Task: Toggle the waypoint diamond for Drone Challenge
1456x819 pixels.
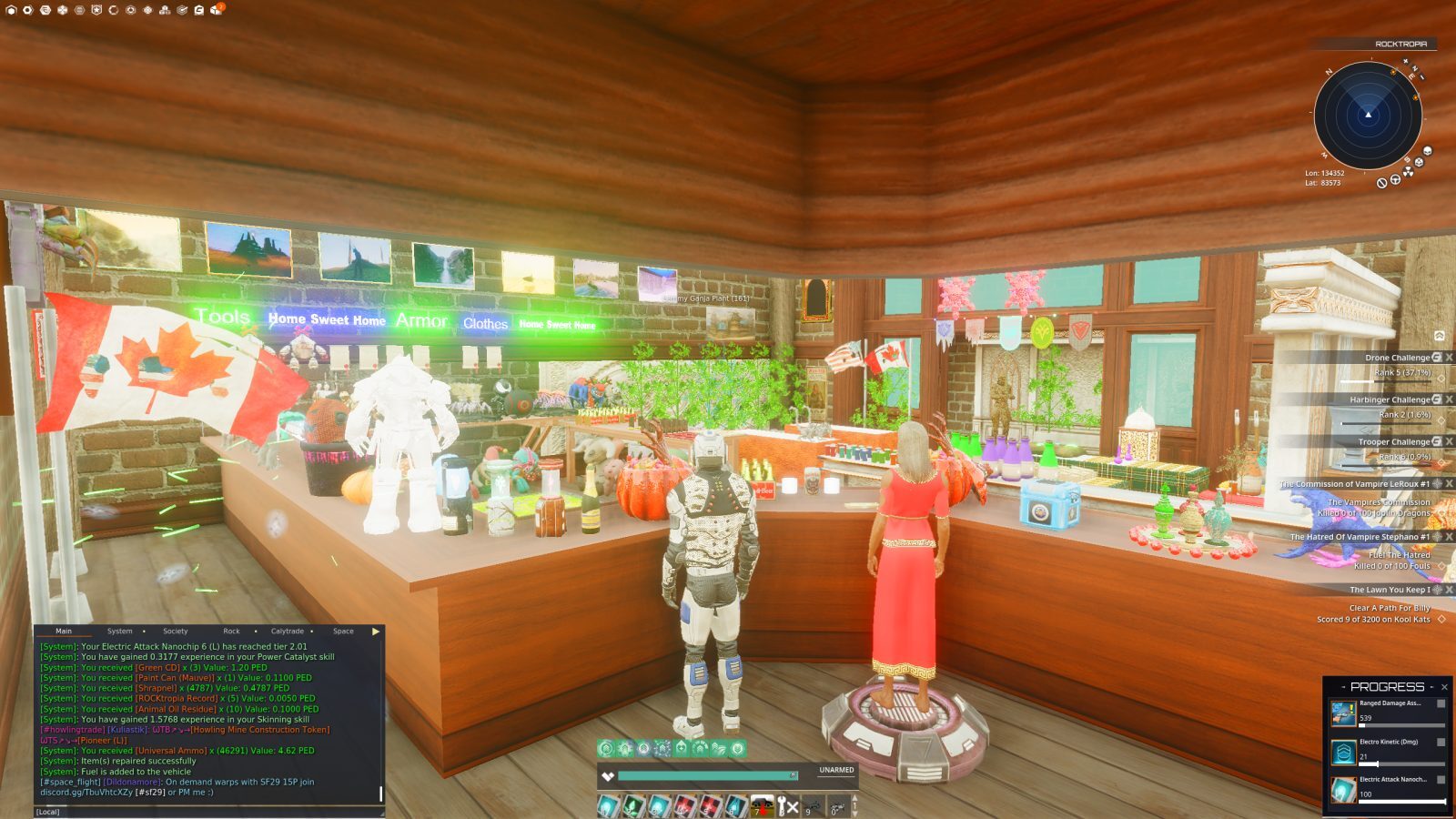Action: (1441, 379)
